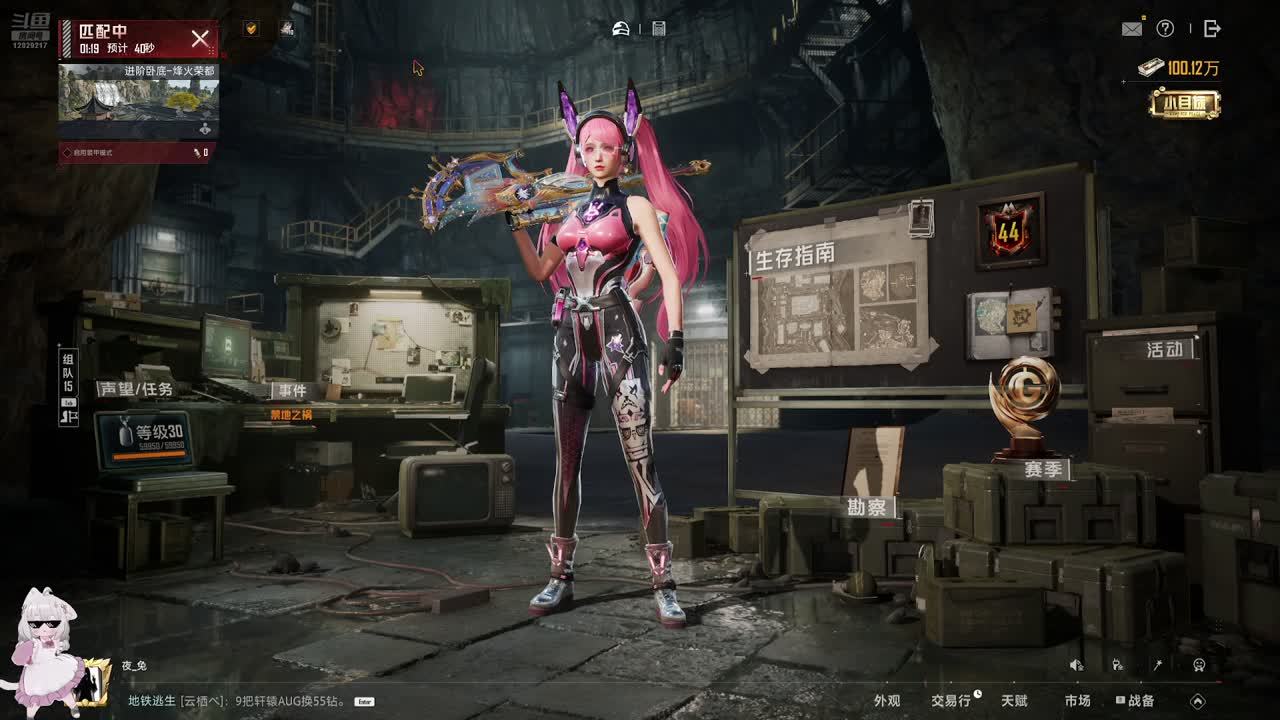Click the exit door icon
The height and width of the screenshot is (720, 1280).
1212,29
